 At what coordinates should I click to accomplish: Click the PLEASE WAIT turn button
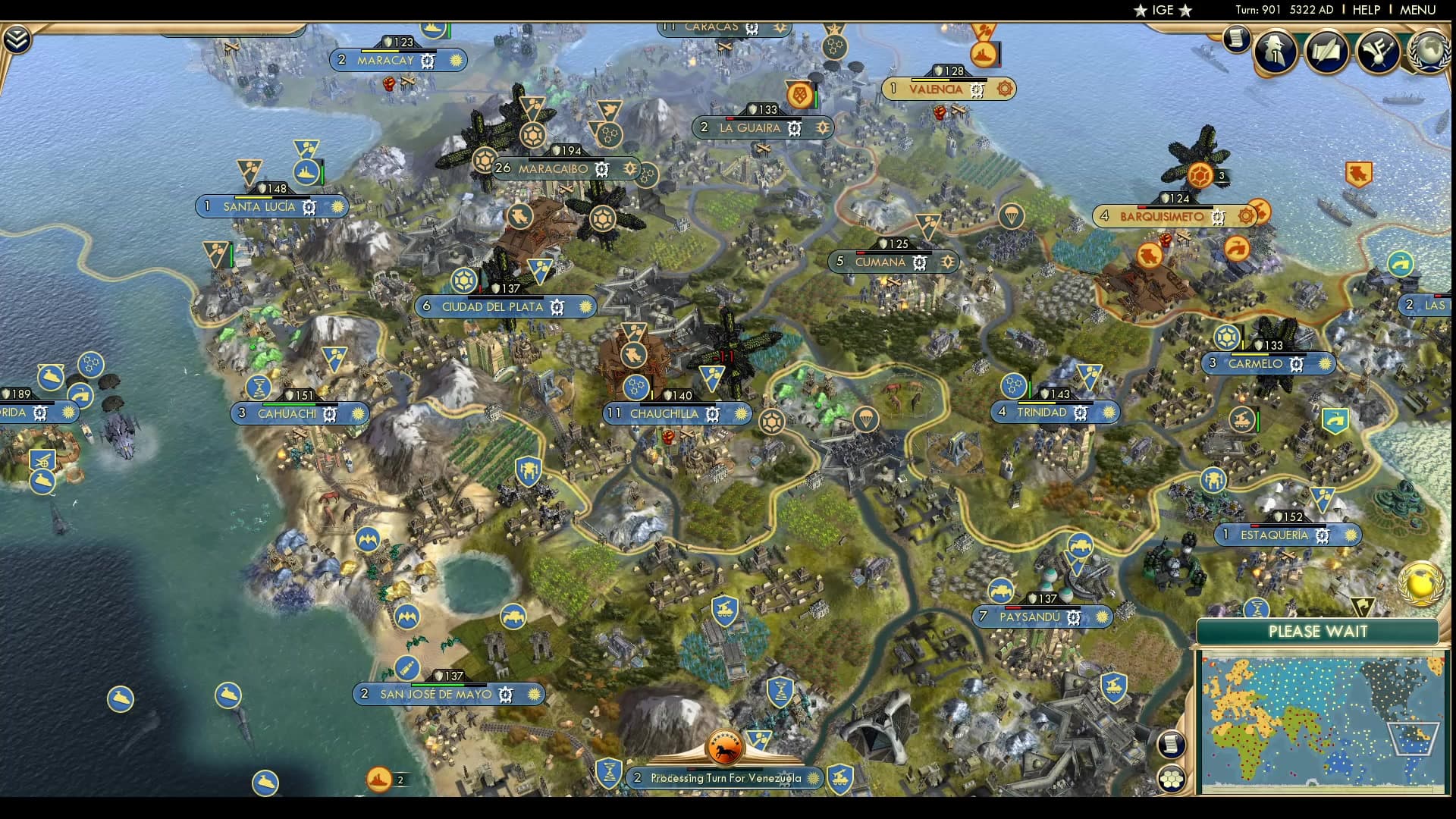pyautogui.click(x=1317, y=632)
